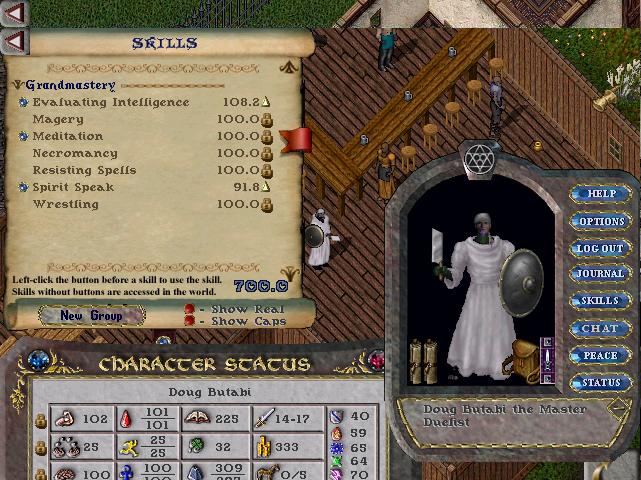The image size is (641, 480).
Task: Toggle the Wrestling skill lock icon
Action: [x=267, y=205]
